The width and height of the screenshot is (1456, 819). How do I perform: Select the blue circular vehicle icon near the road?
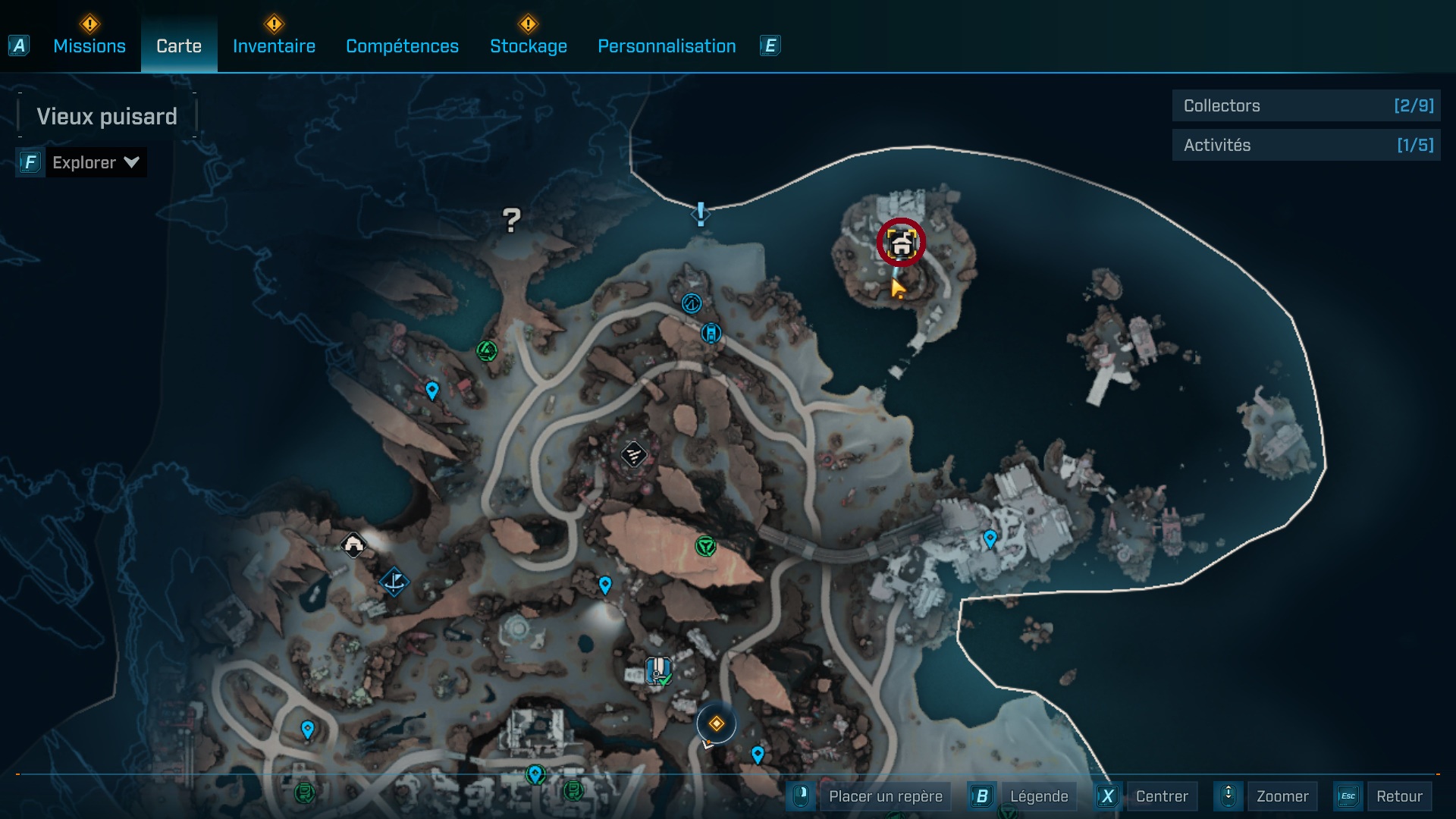click(711, 333)
